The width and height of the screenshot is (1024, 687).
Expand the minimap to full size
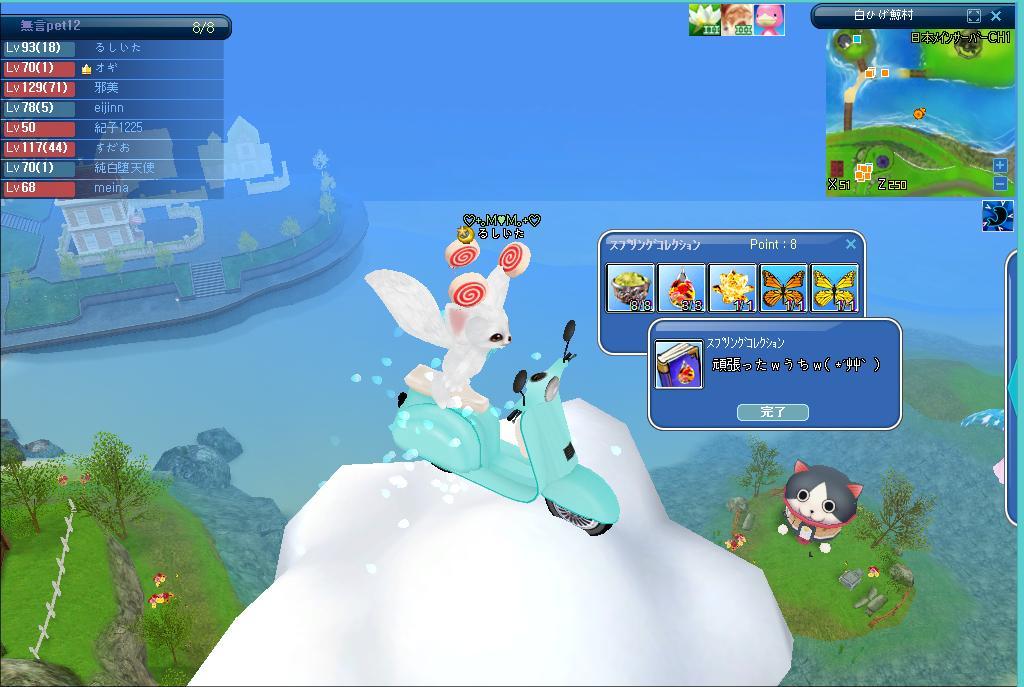[x=974, y=16]
